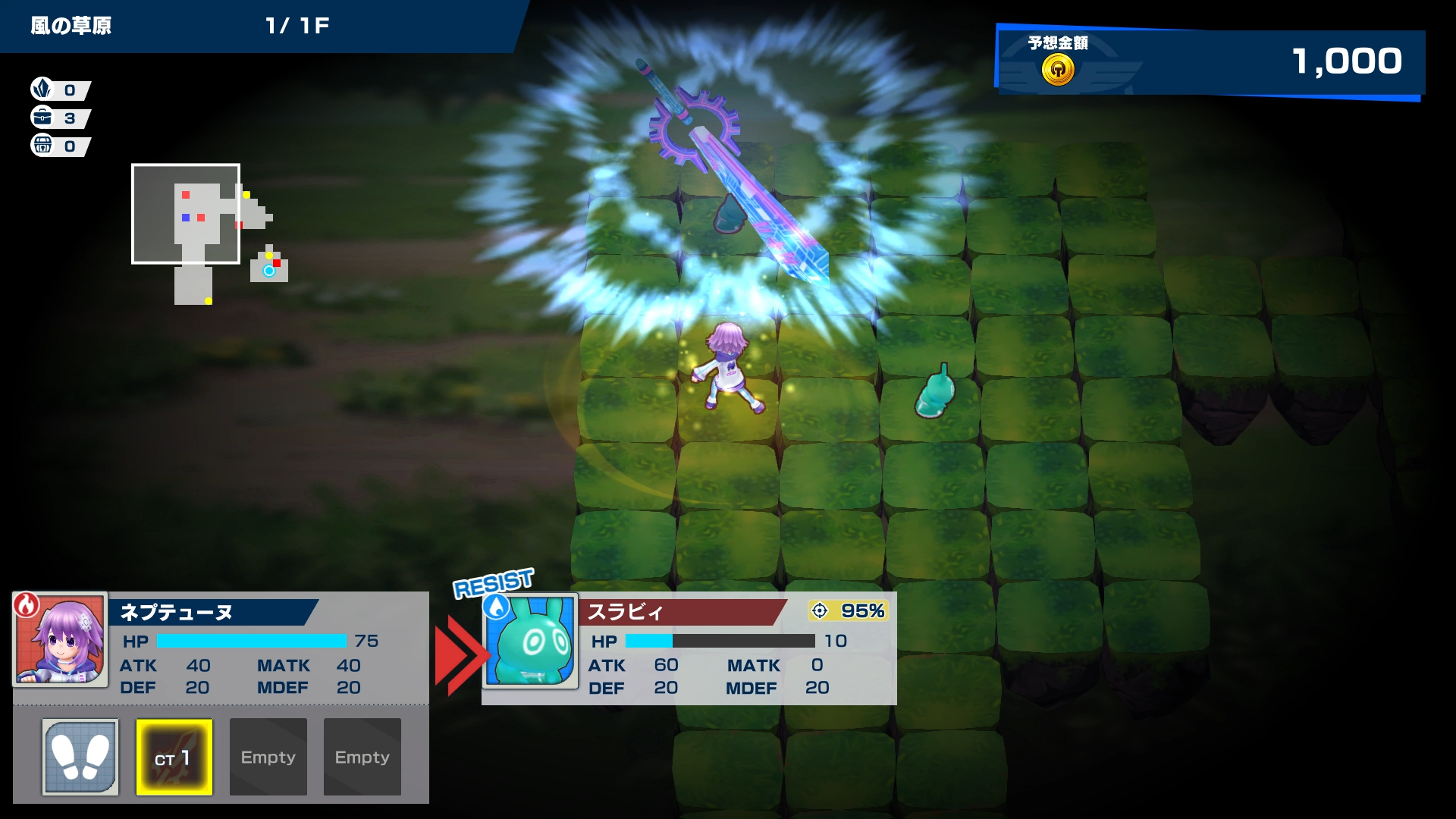Select the footprints move action slot
1456x819 pixels.
(x=80, y=757)
